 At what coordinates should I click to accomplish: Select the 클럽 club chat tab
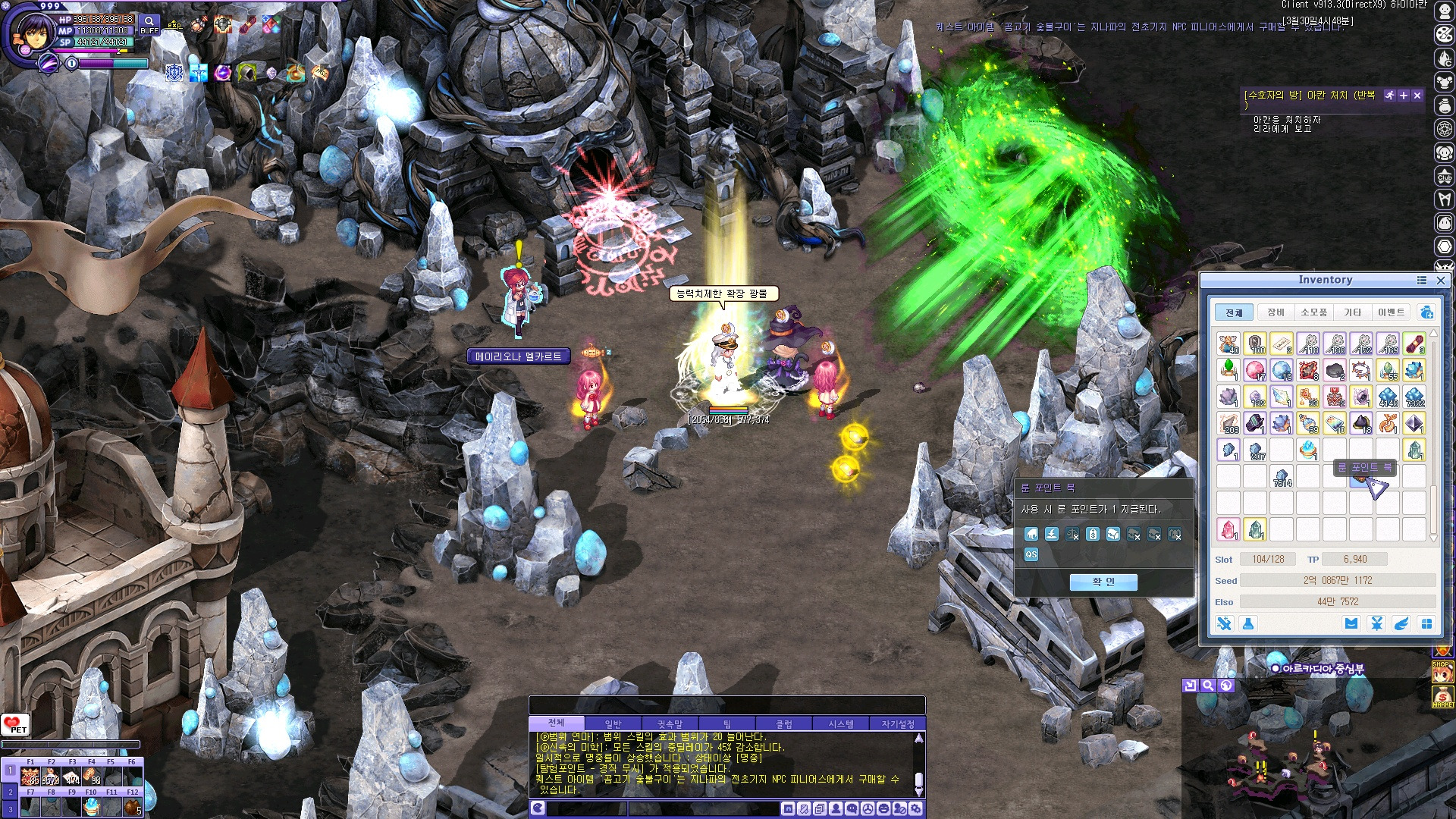coord(783,724)
